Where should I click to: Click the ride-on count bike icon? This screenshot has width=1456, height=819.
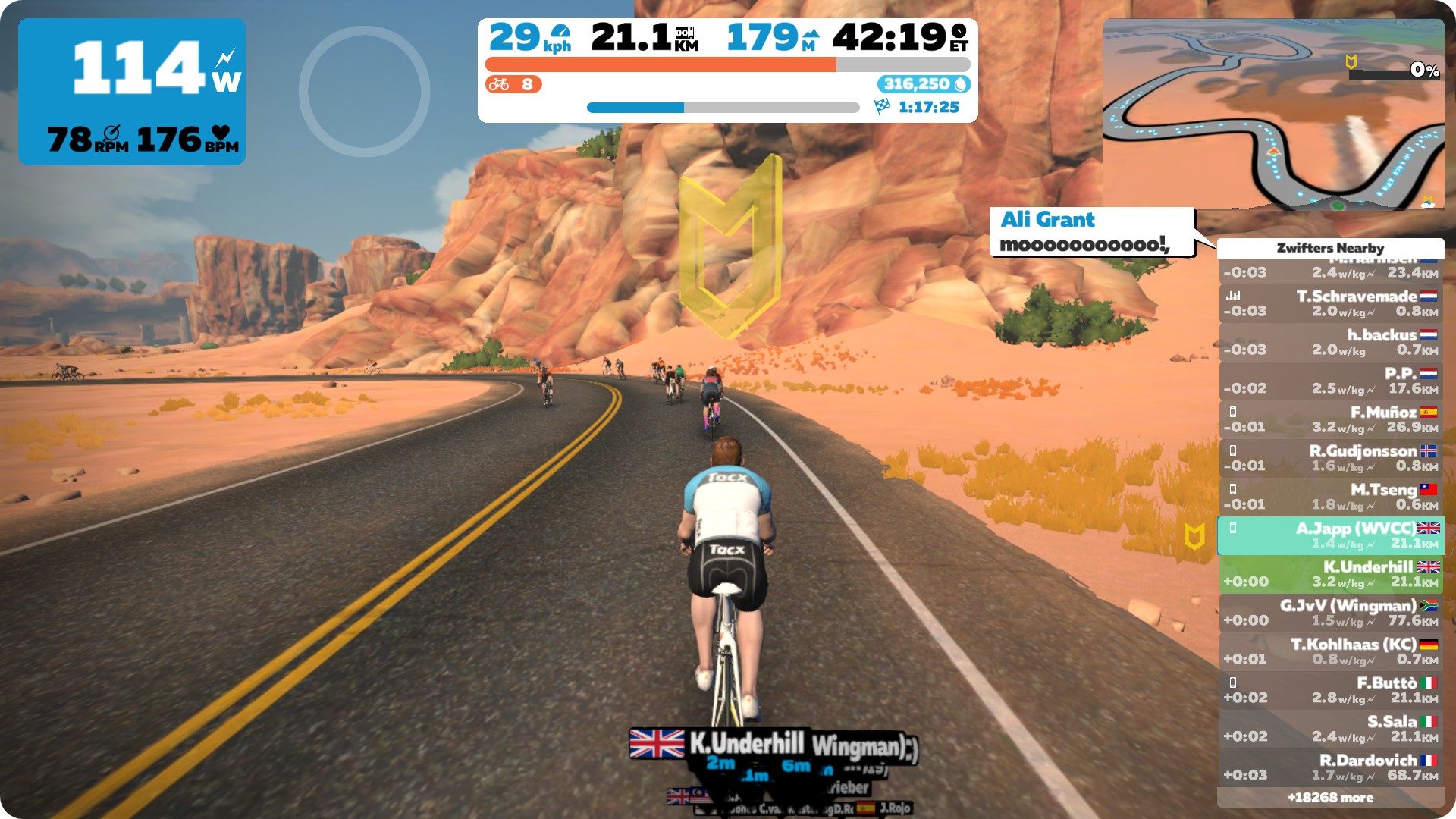(499, 84)
